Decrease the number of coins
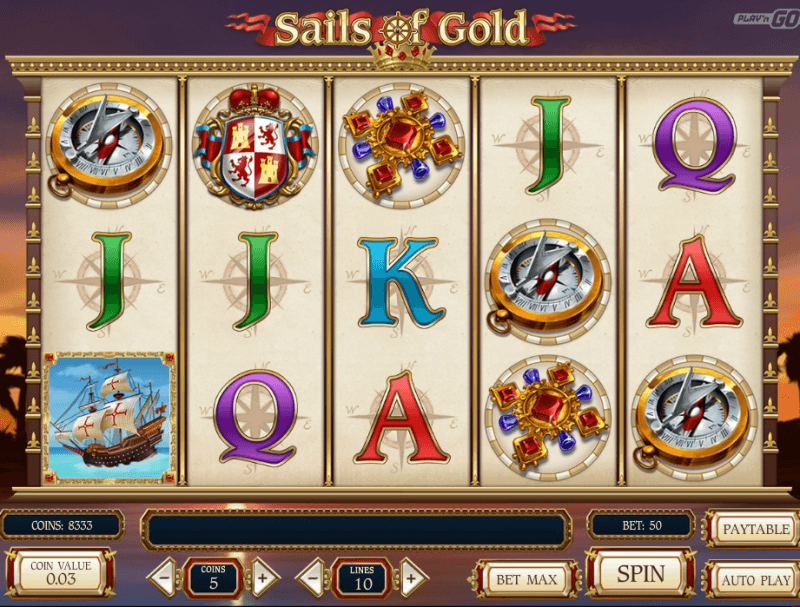The width and height of the screenshot is (800, 607). pos(164,577)
